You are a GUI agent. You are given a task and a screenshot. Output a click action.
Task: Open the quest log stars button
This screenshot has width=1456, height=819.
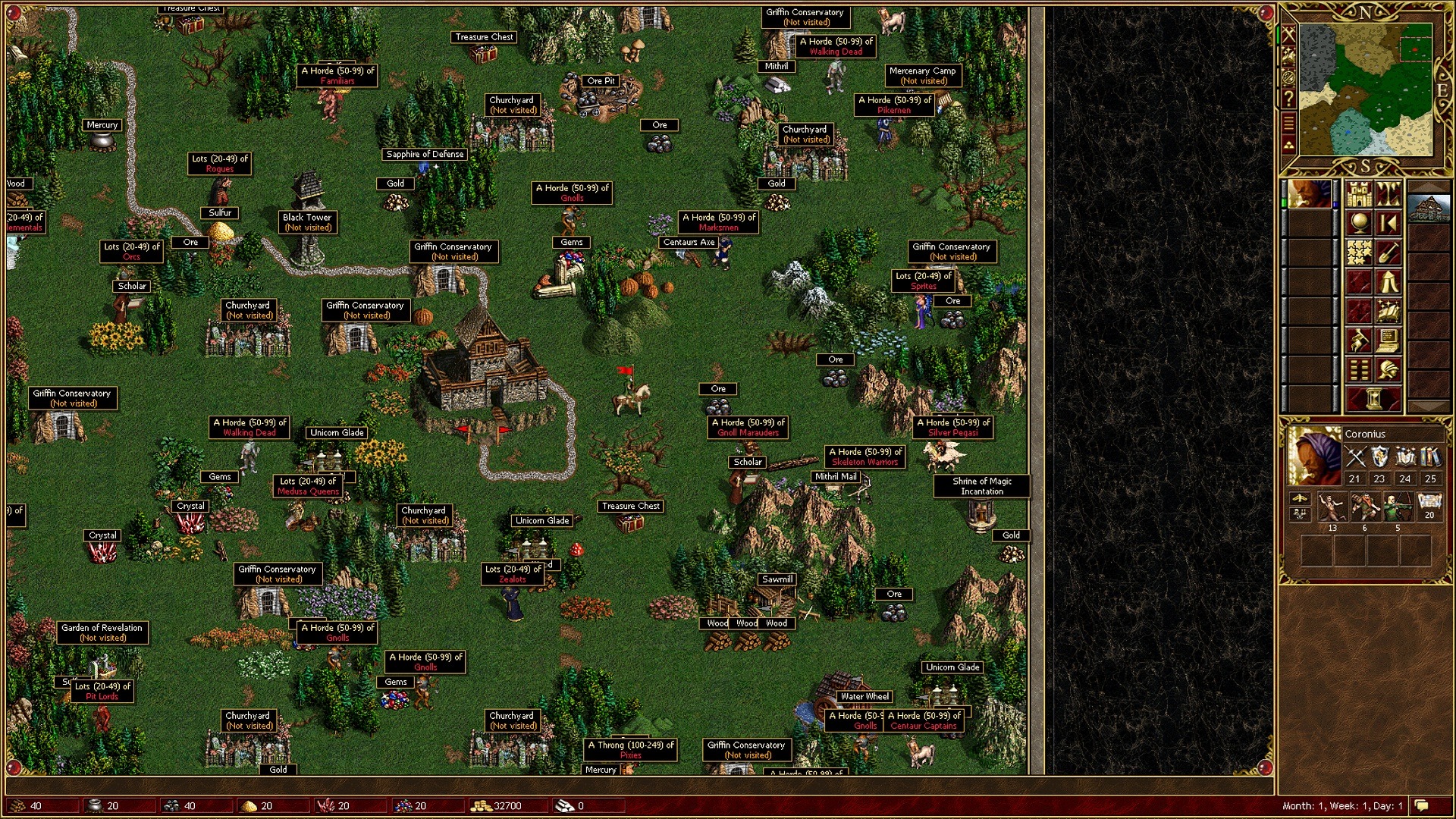click(1359, 253)
